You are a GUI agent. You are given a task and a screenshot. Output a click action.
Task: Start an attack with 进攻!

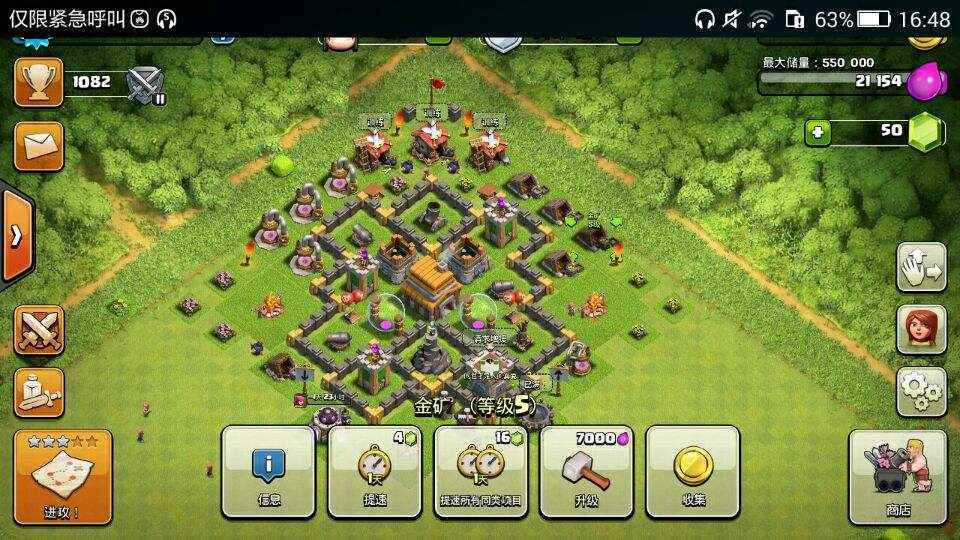click(62, 477)
